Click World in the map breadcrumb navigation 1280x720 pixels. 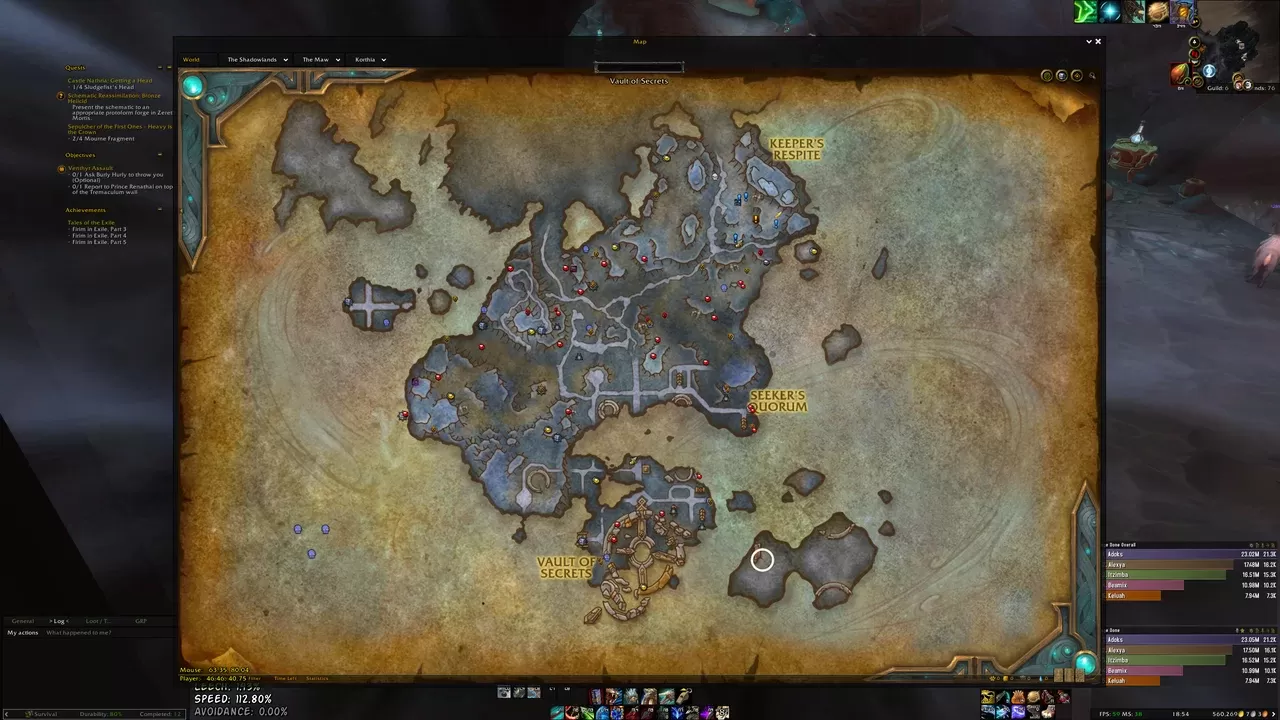(x=191, y=59)
